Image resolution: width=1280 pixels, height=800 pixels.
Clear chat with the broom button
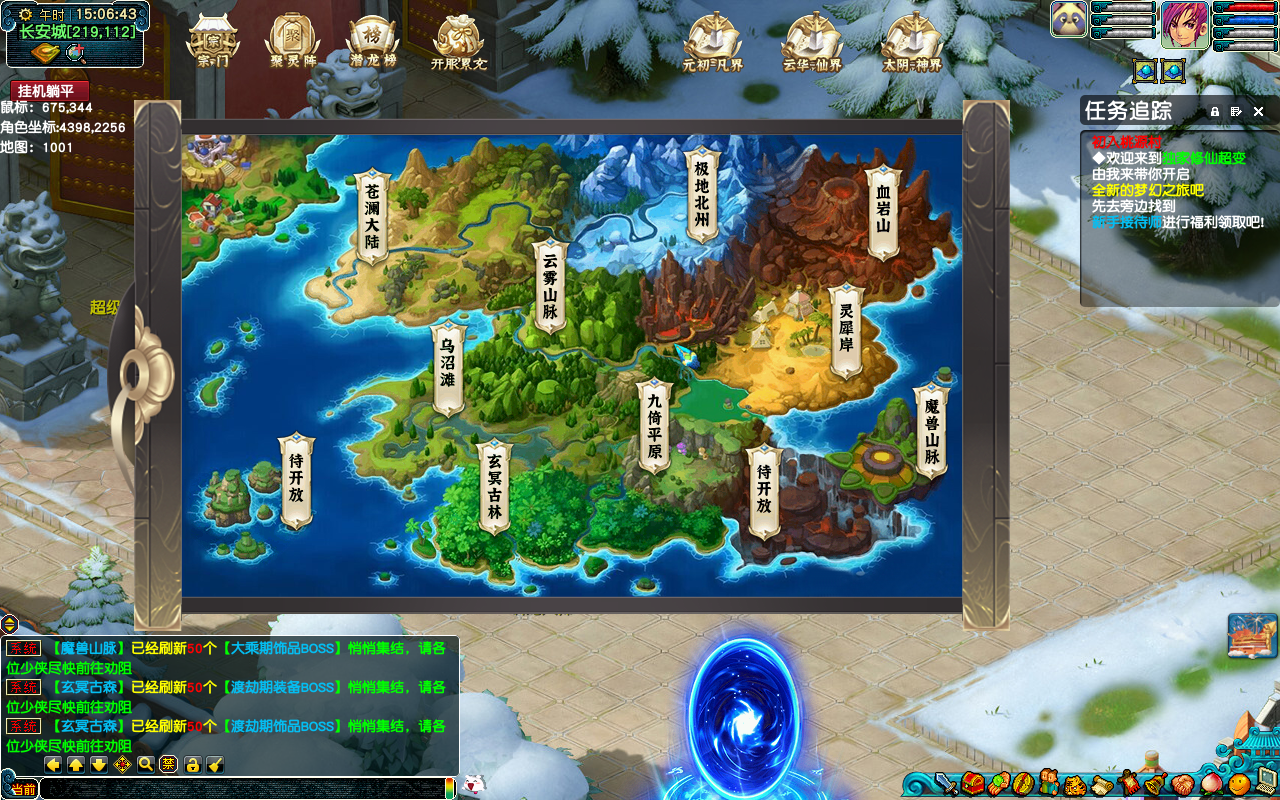tap(215, 765)
